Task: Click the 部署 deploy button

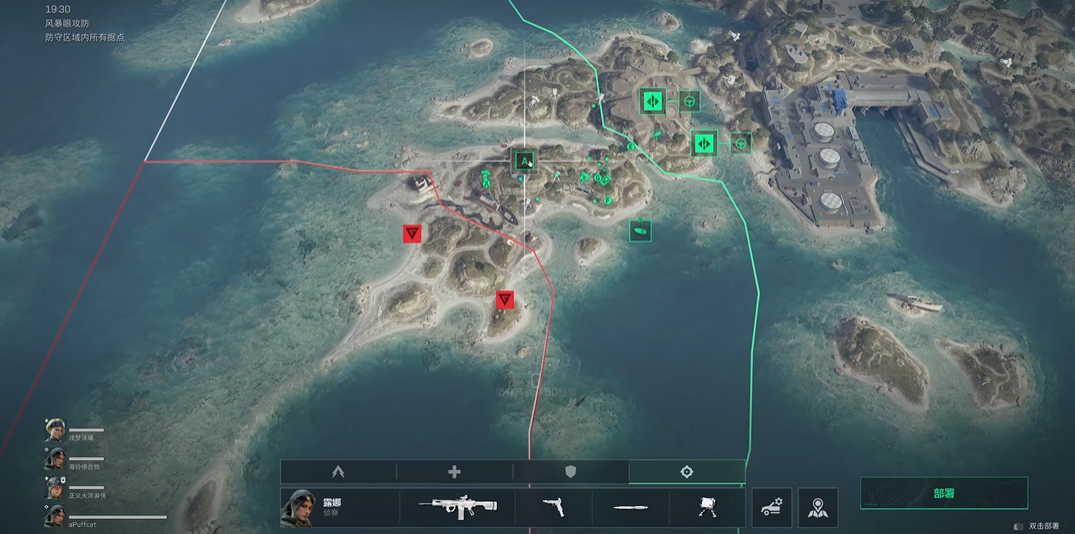Action: (943, 493)
